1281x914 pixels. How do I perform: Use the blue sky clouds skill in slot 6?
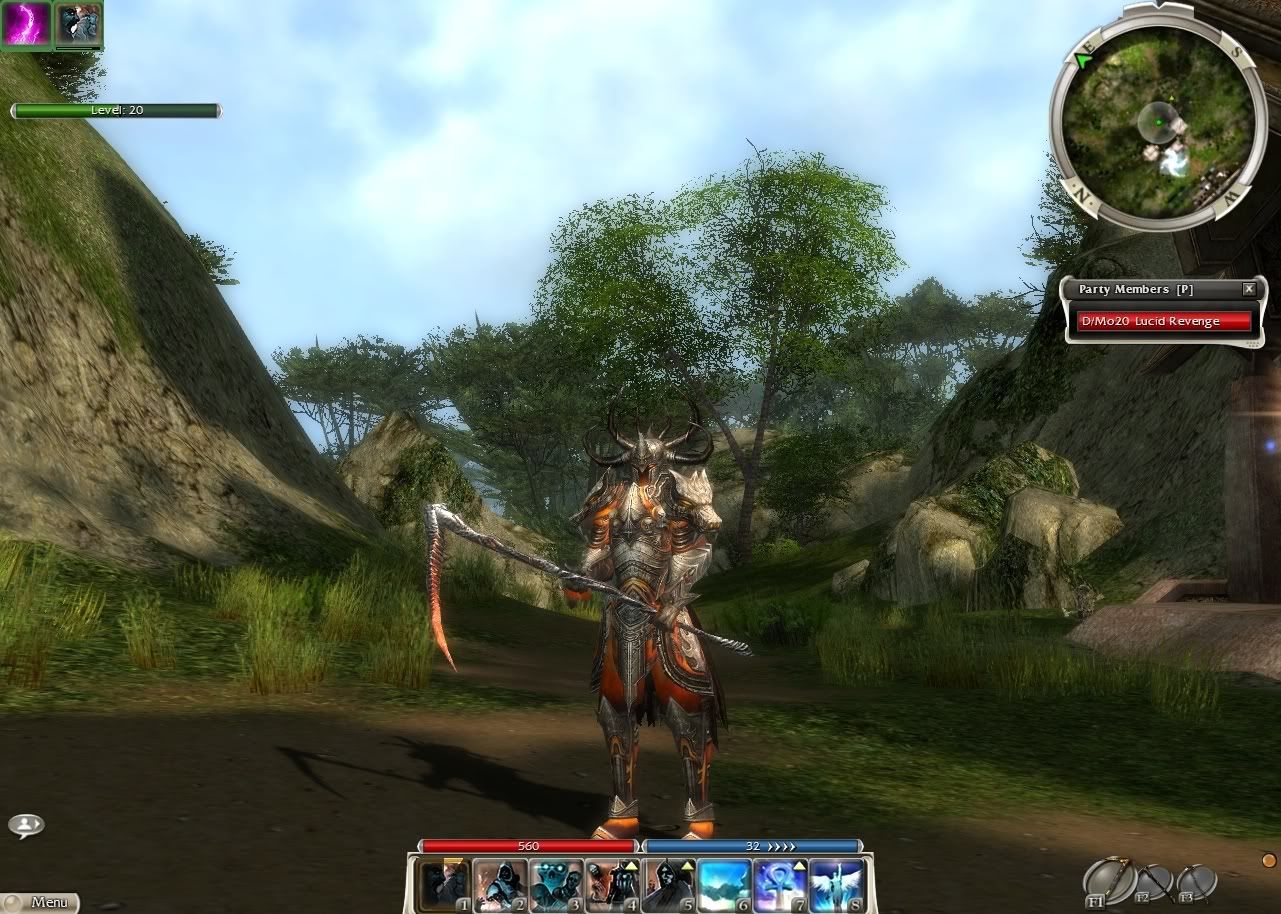pos(724,884)
